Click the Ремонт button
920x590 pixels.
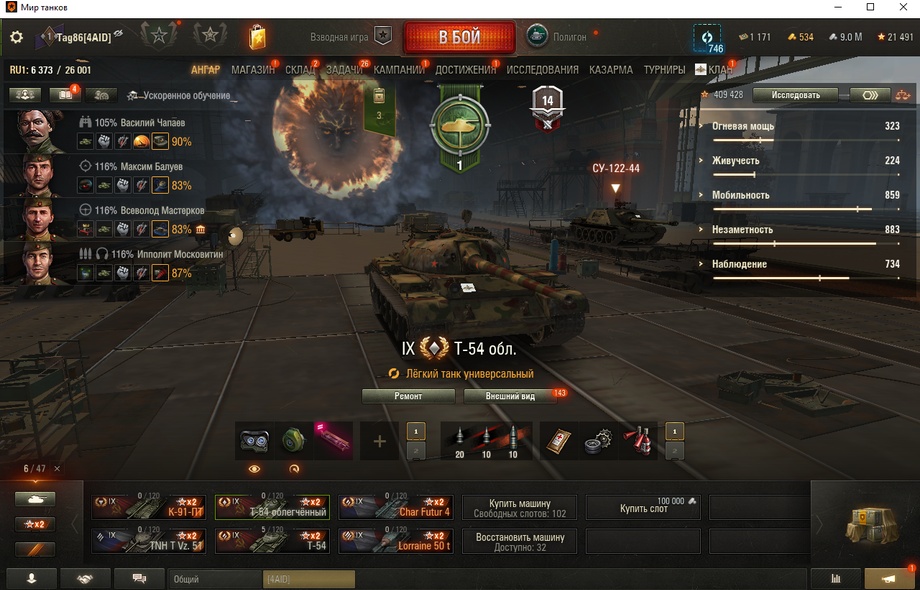coord(408,396)
